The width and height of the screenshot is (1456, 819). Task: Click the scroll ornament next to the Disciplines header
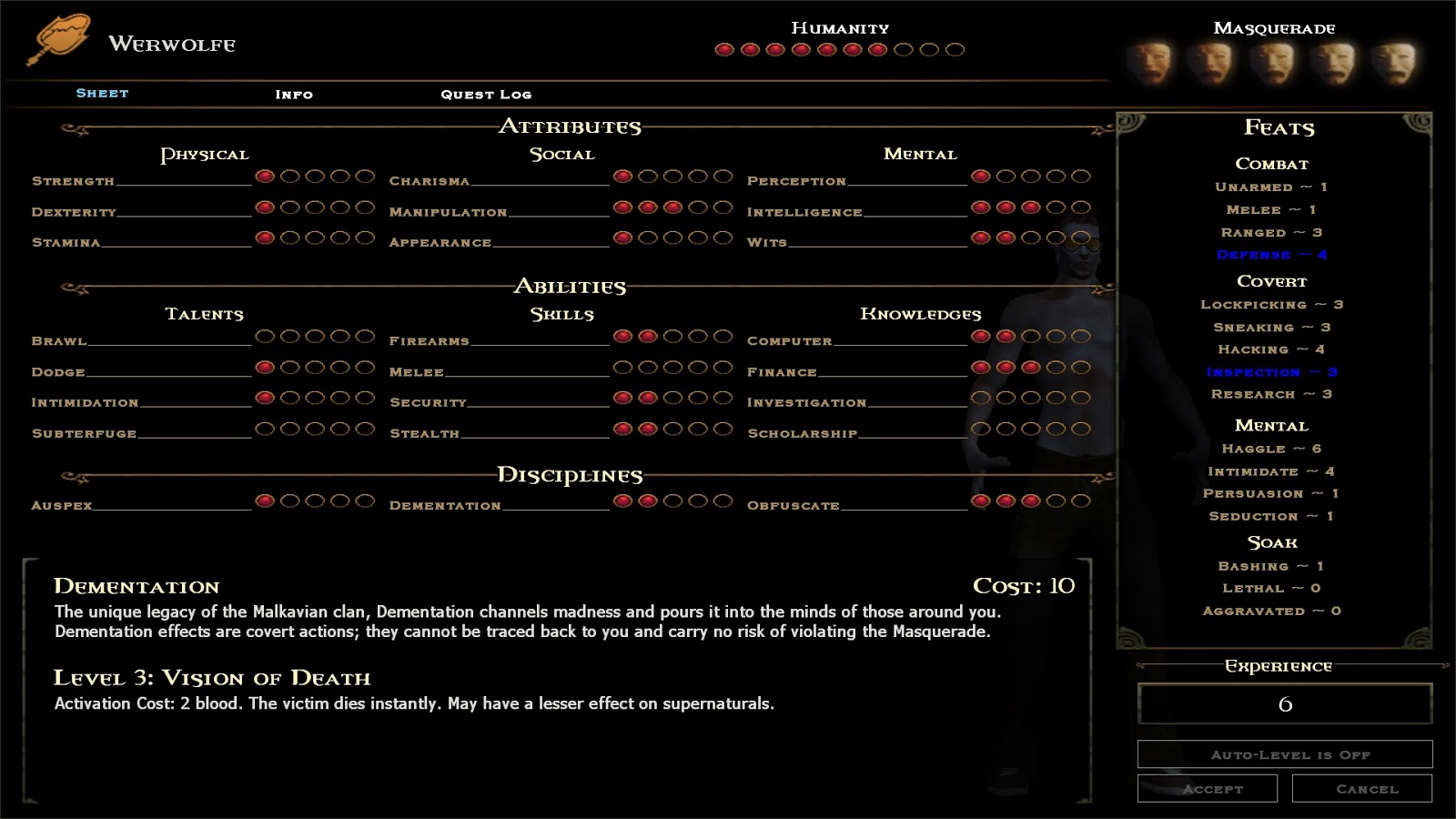(x=73, y=475)
